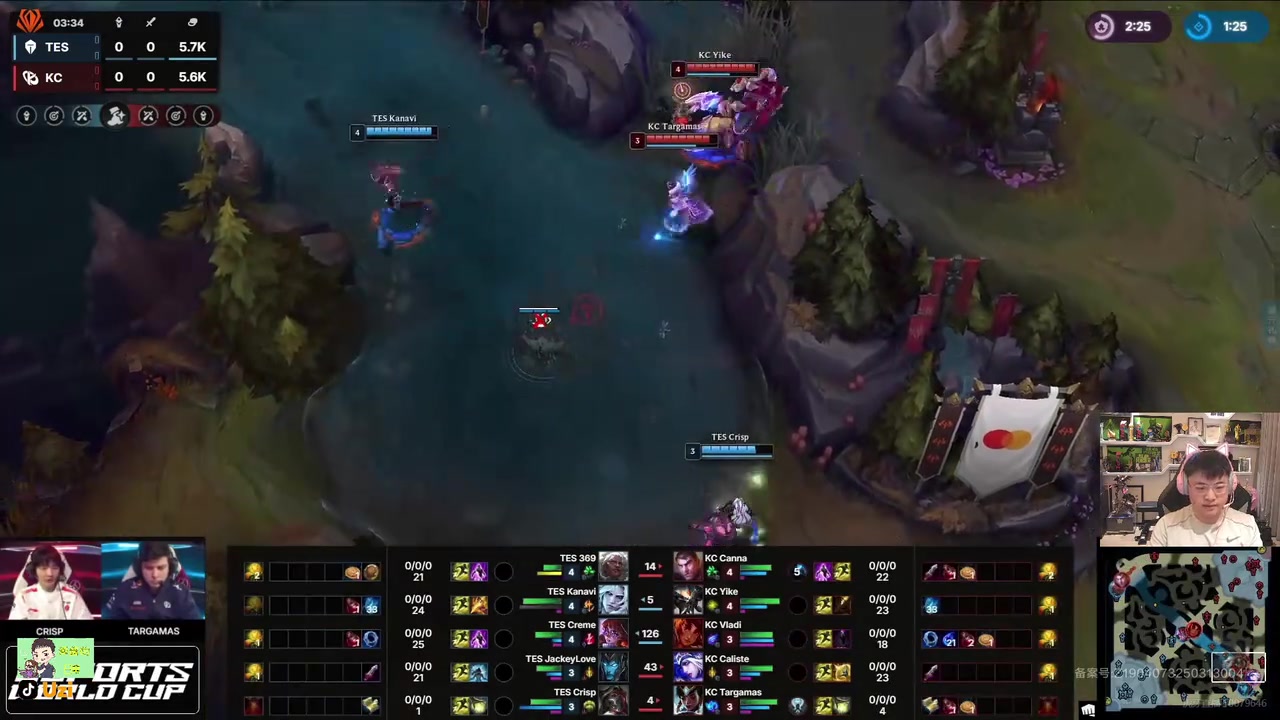Select KC Caliste's champion portrait
Image resolution: width=1280 pixels, height=720 pixels.
(688, 667)
